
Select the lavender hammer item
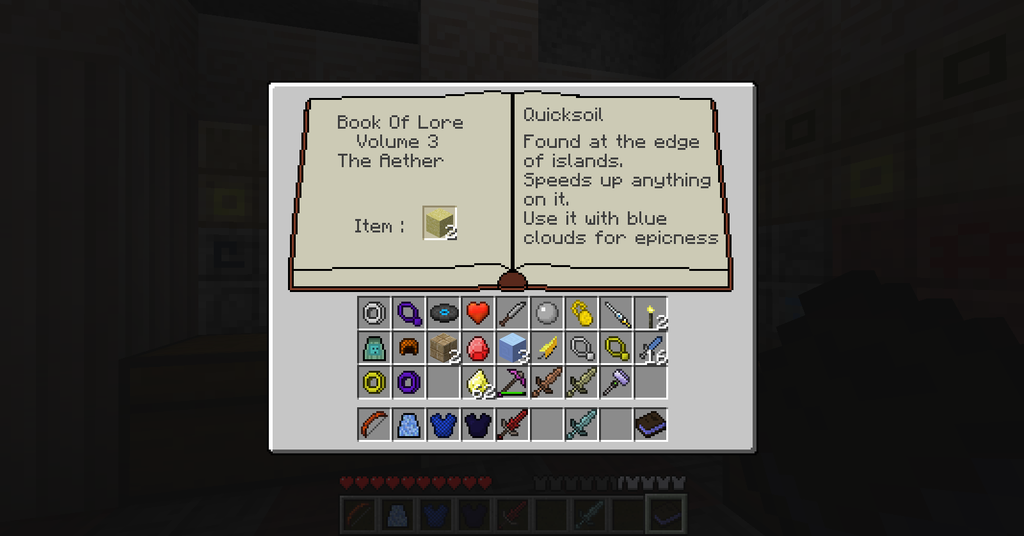pos(616,381)
